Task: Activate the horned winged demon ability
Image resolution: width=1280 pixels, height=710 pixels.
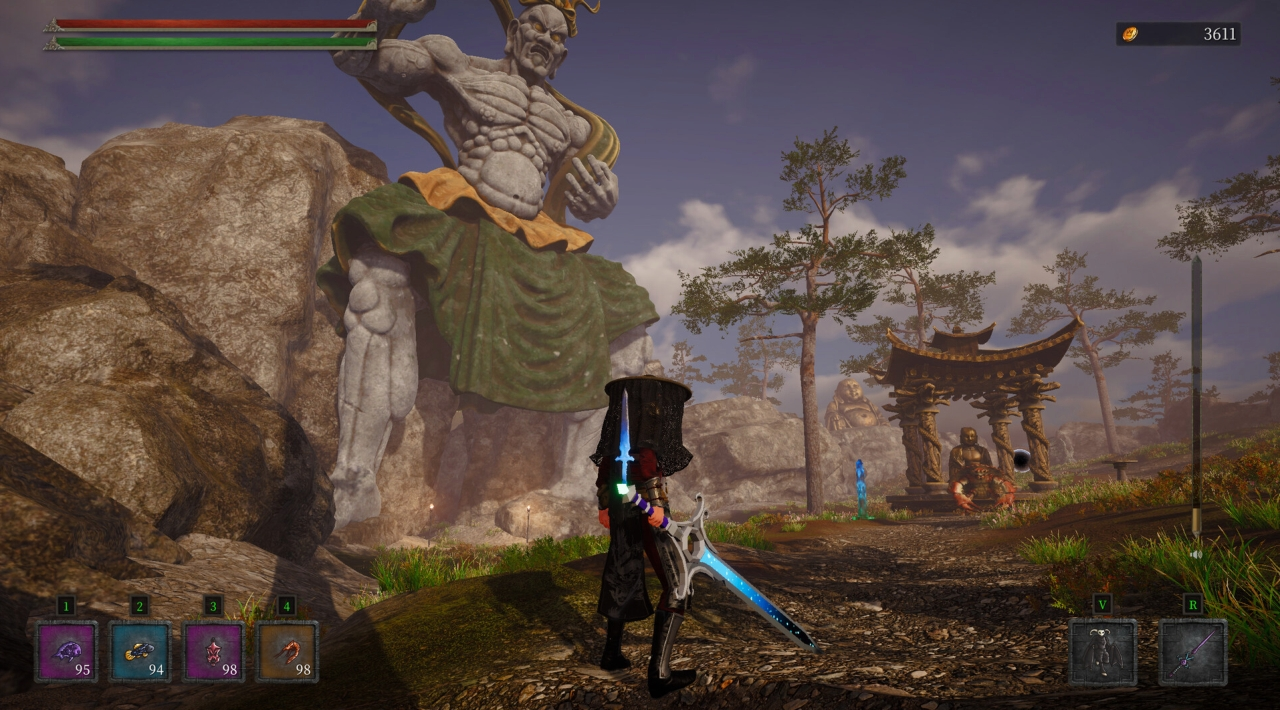Action: [1102, 652]
